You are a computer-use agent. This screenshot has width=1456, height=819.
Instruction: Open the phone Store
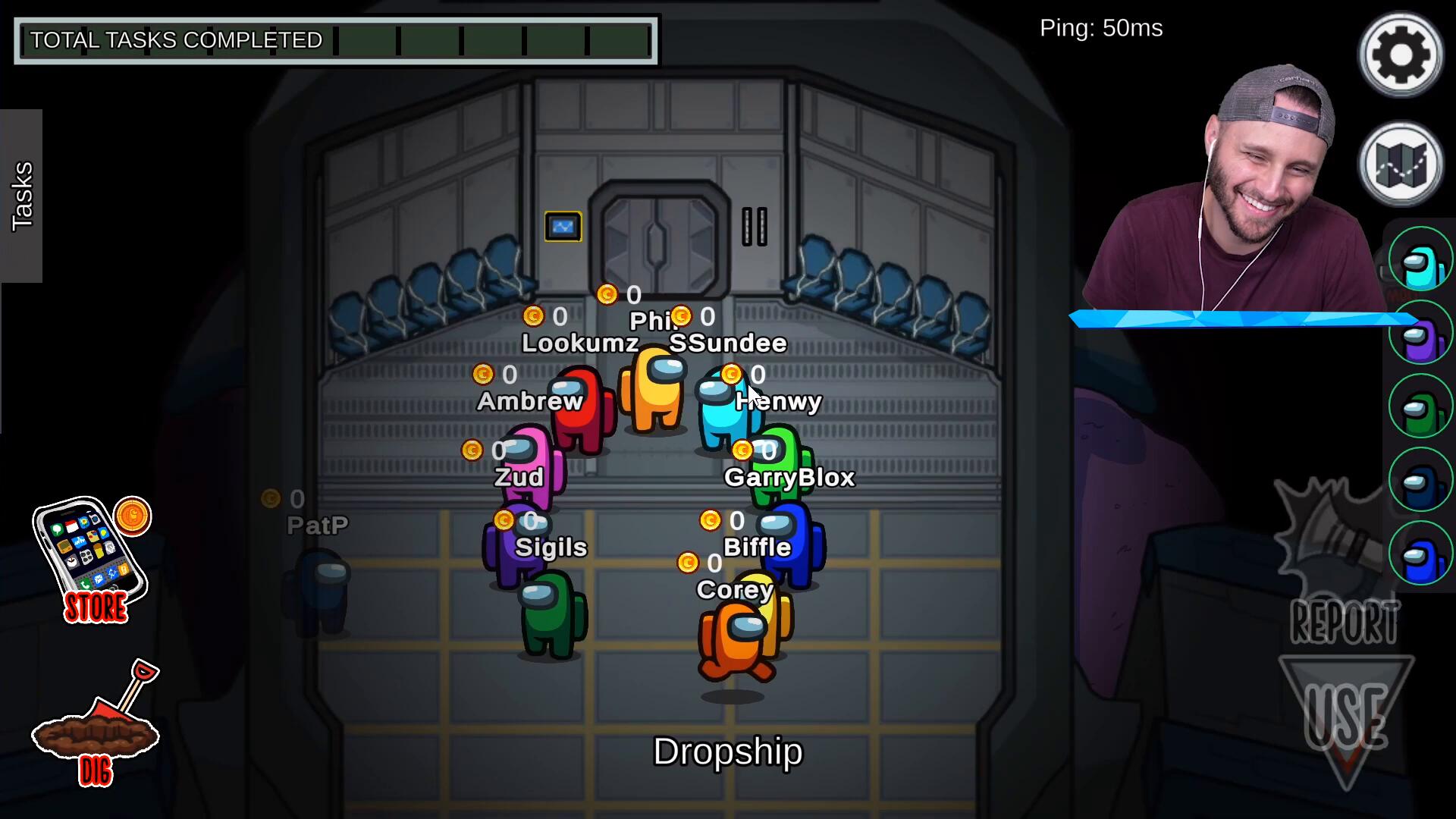(x=91, y=557)
